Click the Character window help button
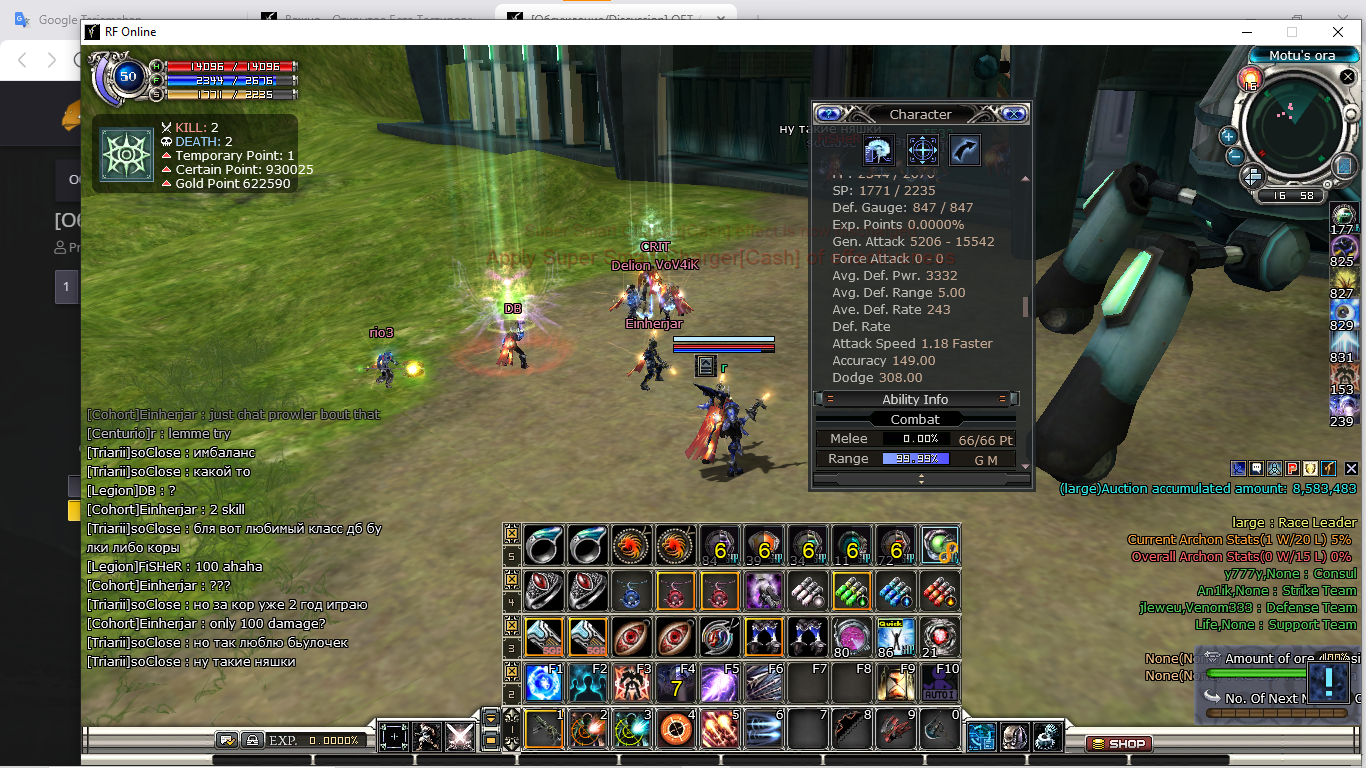The height and width of the screenshot is (768, 1366). point(829,114)
